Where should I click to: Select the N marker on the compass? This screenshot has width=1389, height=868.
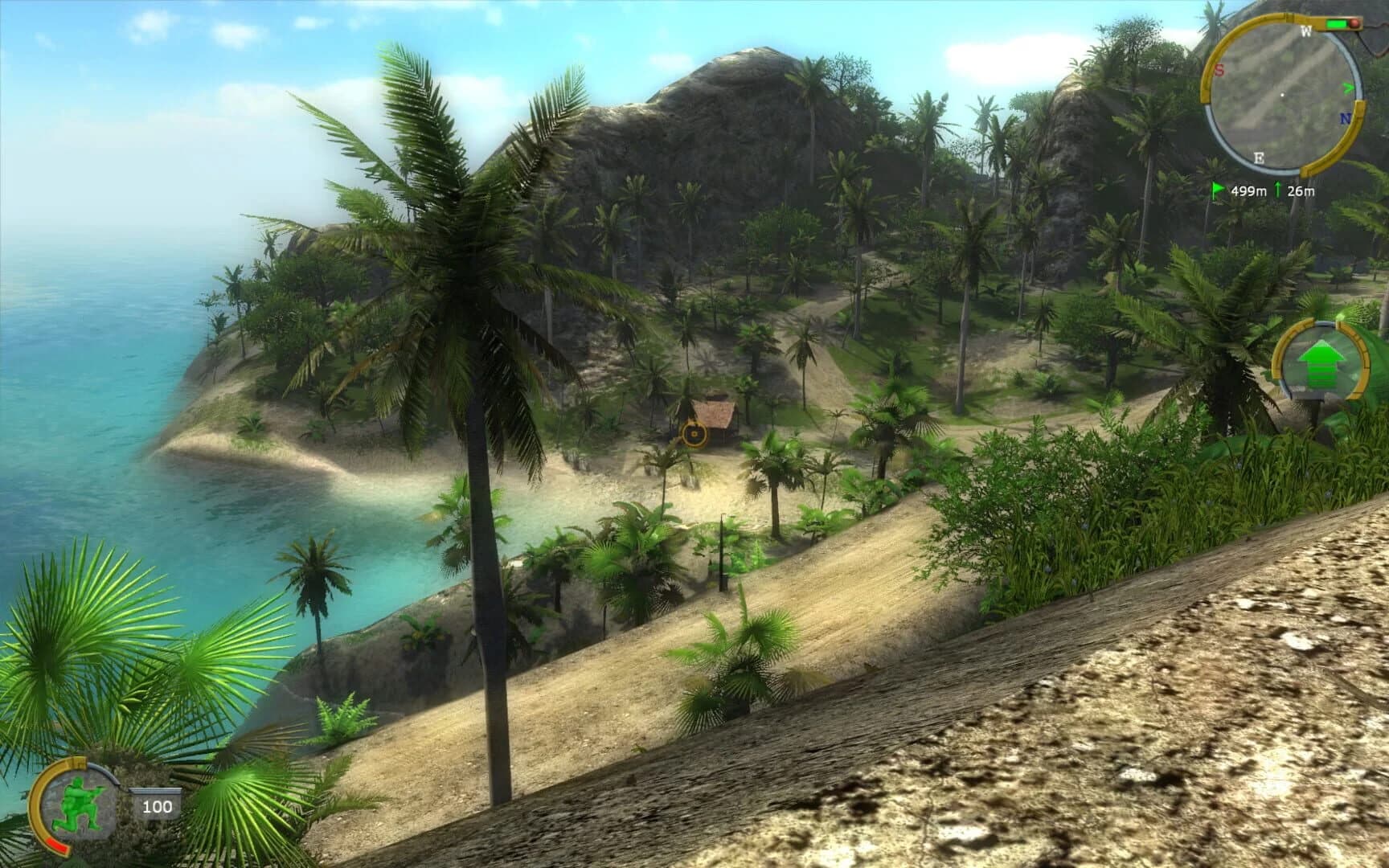1346,117
